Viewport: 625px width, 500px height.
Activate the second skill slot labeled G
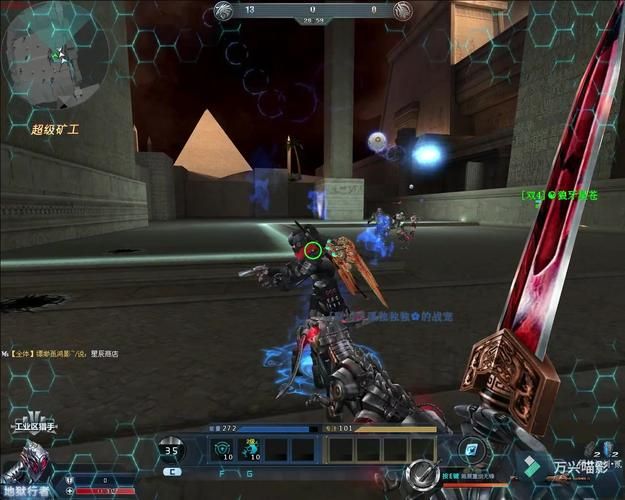(x=251, y=450)
